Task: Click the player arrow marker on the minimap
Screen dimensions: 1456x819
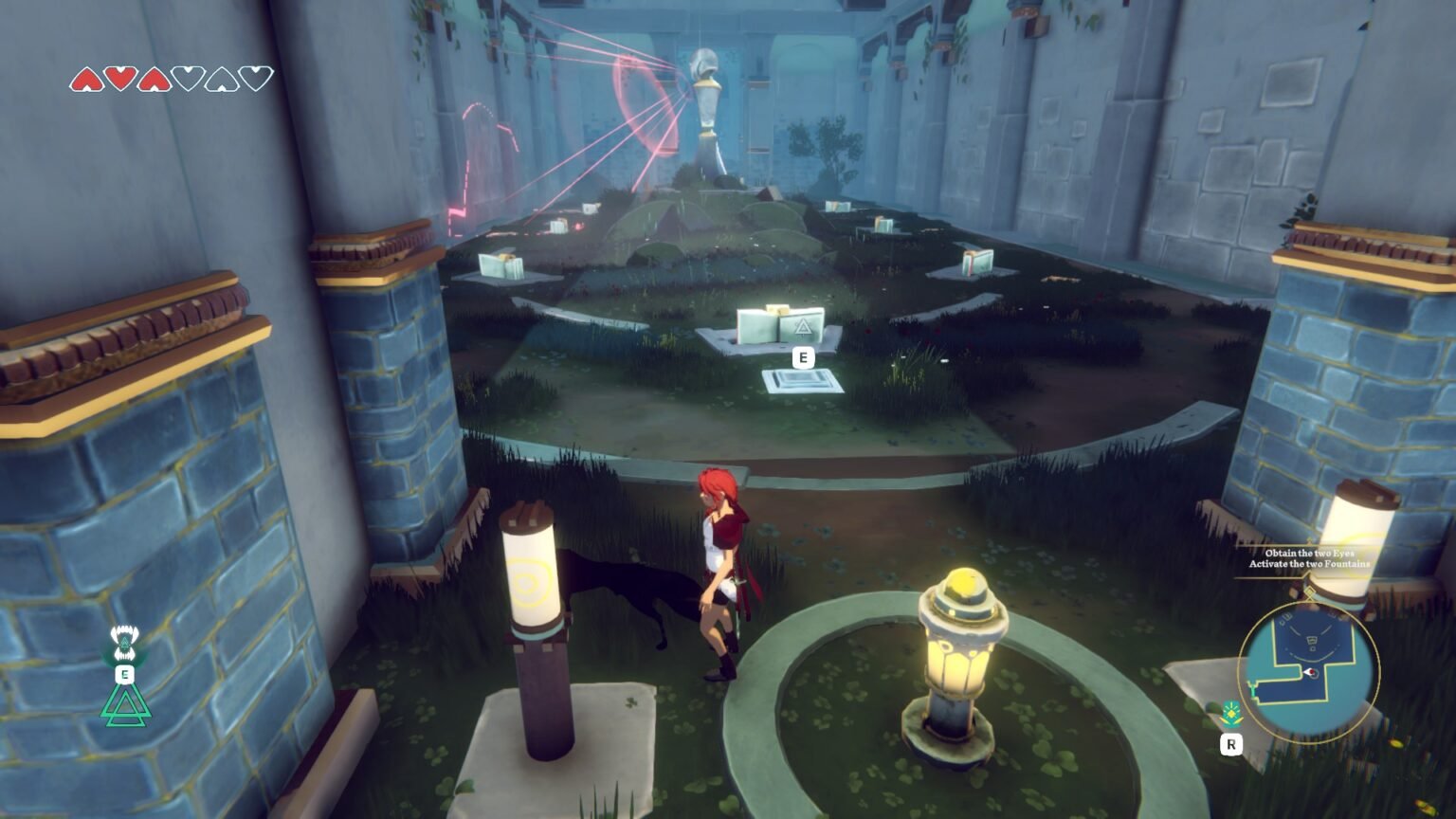Action: point(1311,672)
